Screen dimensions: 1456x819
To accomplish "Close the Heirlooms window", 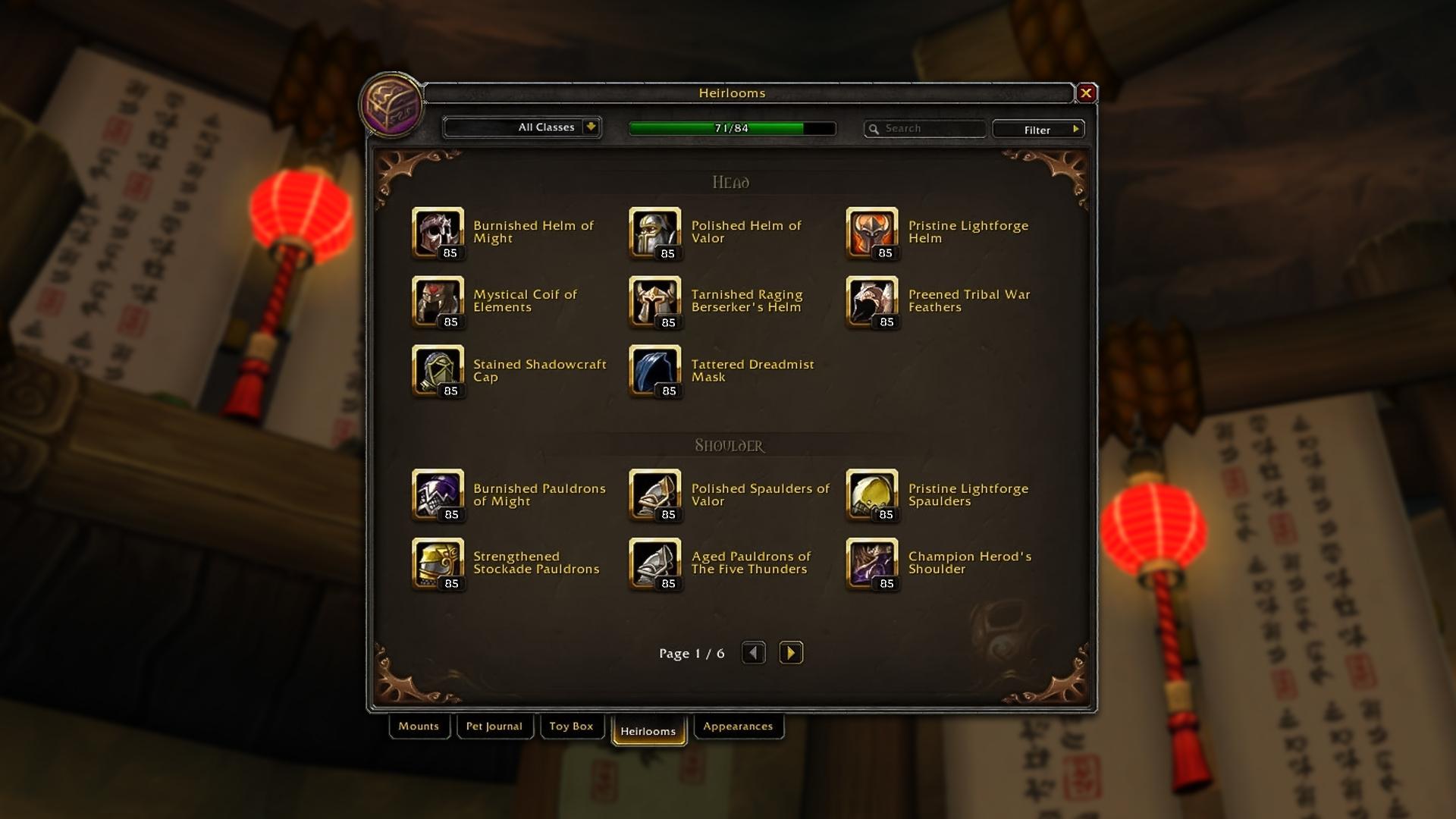I will pyautogui.click(x=1086, y=93).
